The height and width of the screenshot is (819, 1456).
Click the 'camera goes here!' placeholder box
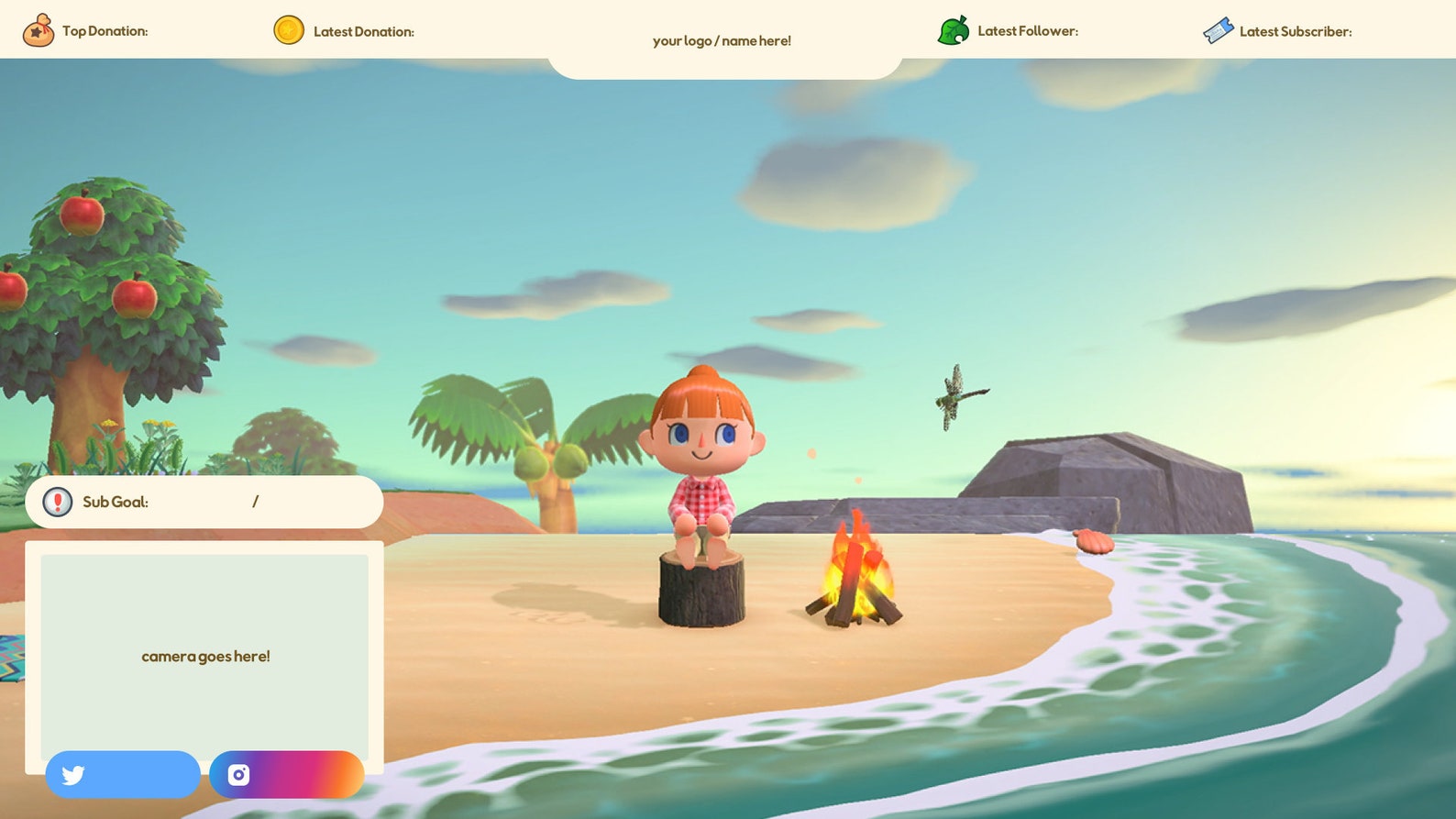[205, 656]
